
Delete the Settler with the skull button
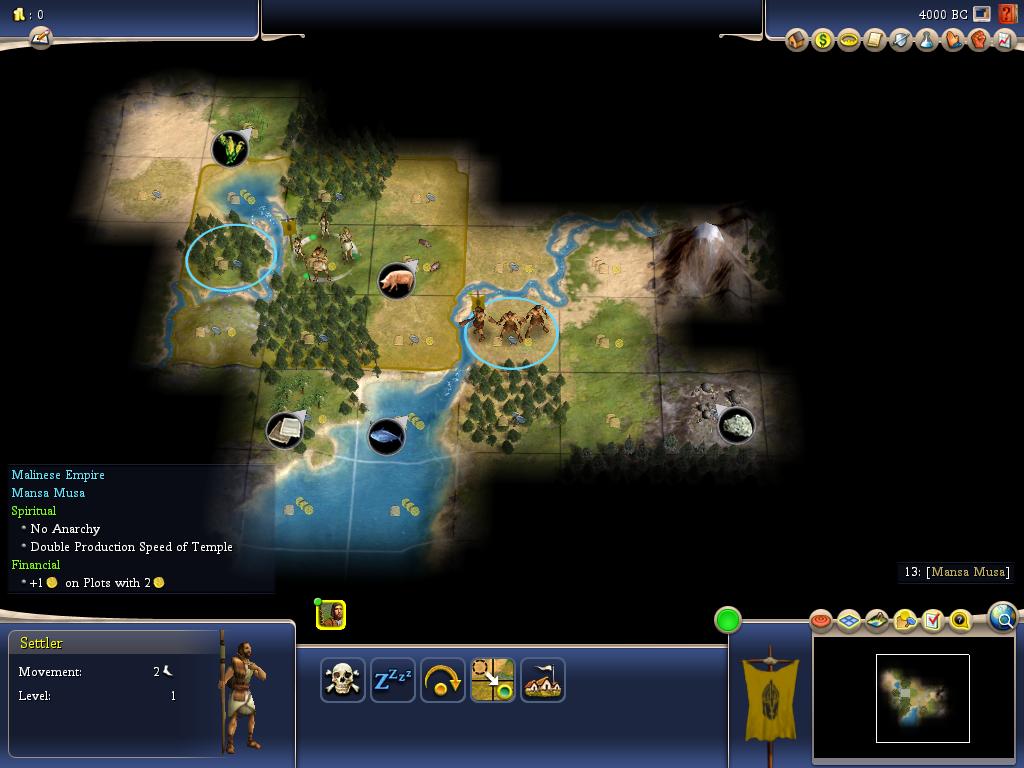point(342,680)
